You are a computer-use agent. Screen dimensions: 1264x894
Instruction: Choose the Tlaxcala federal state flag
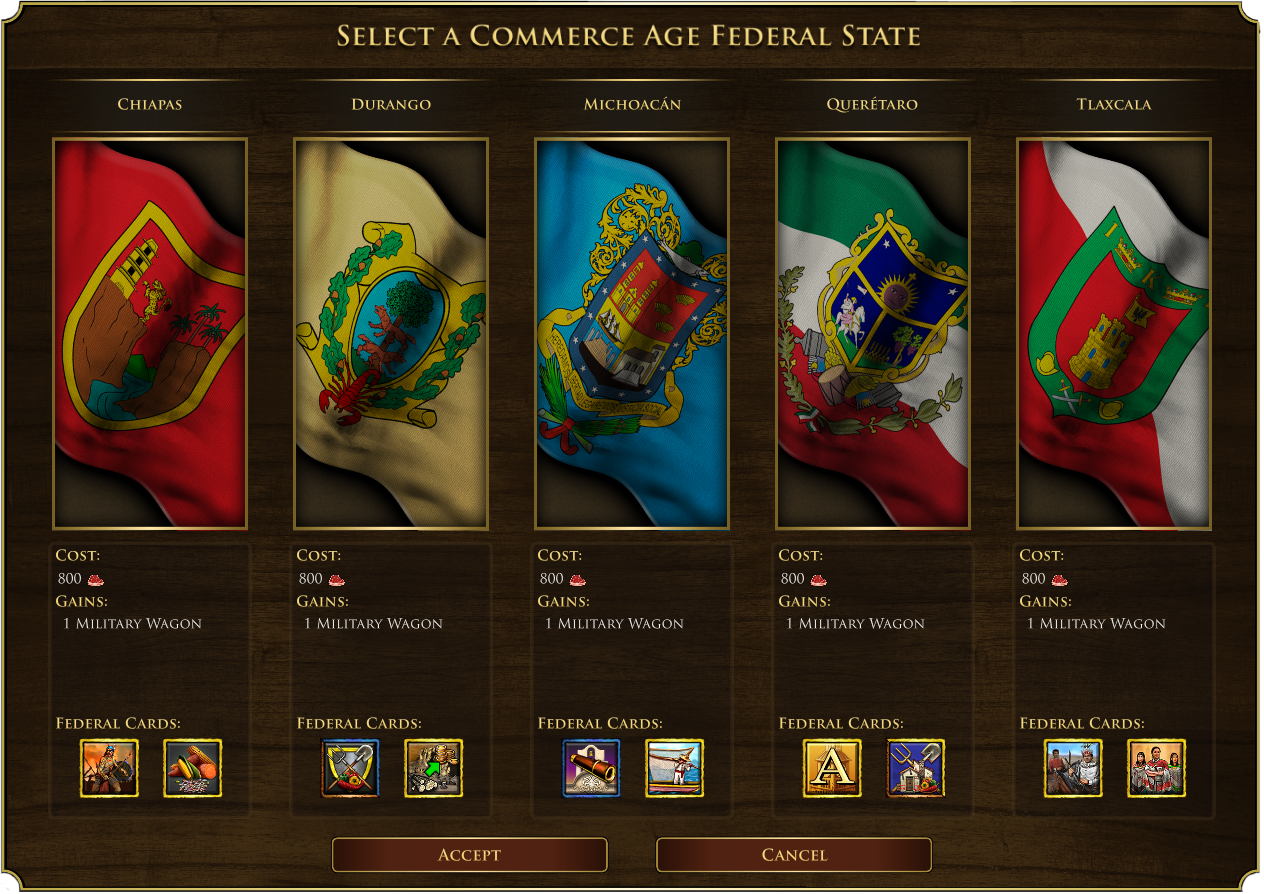tap(1114, 333)
